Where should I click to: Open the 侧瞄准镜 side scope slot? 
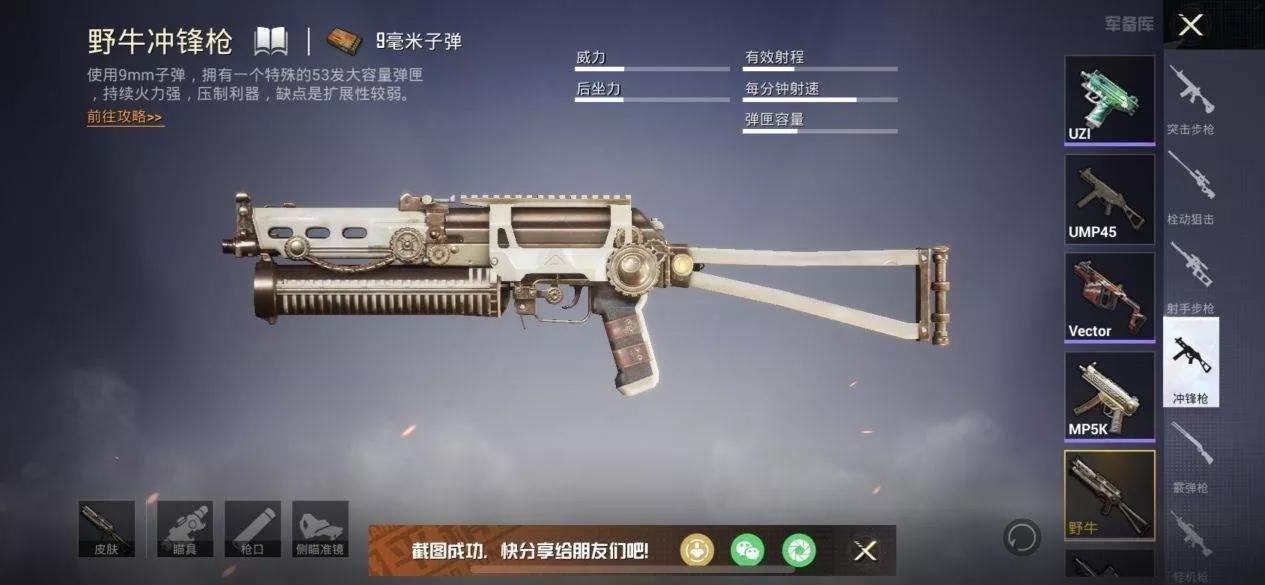[x=320, y=529]
